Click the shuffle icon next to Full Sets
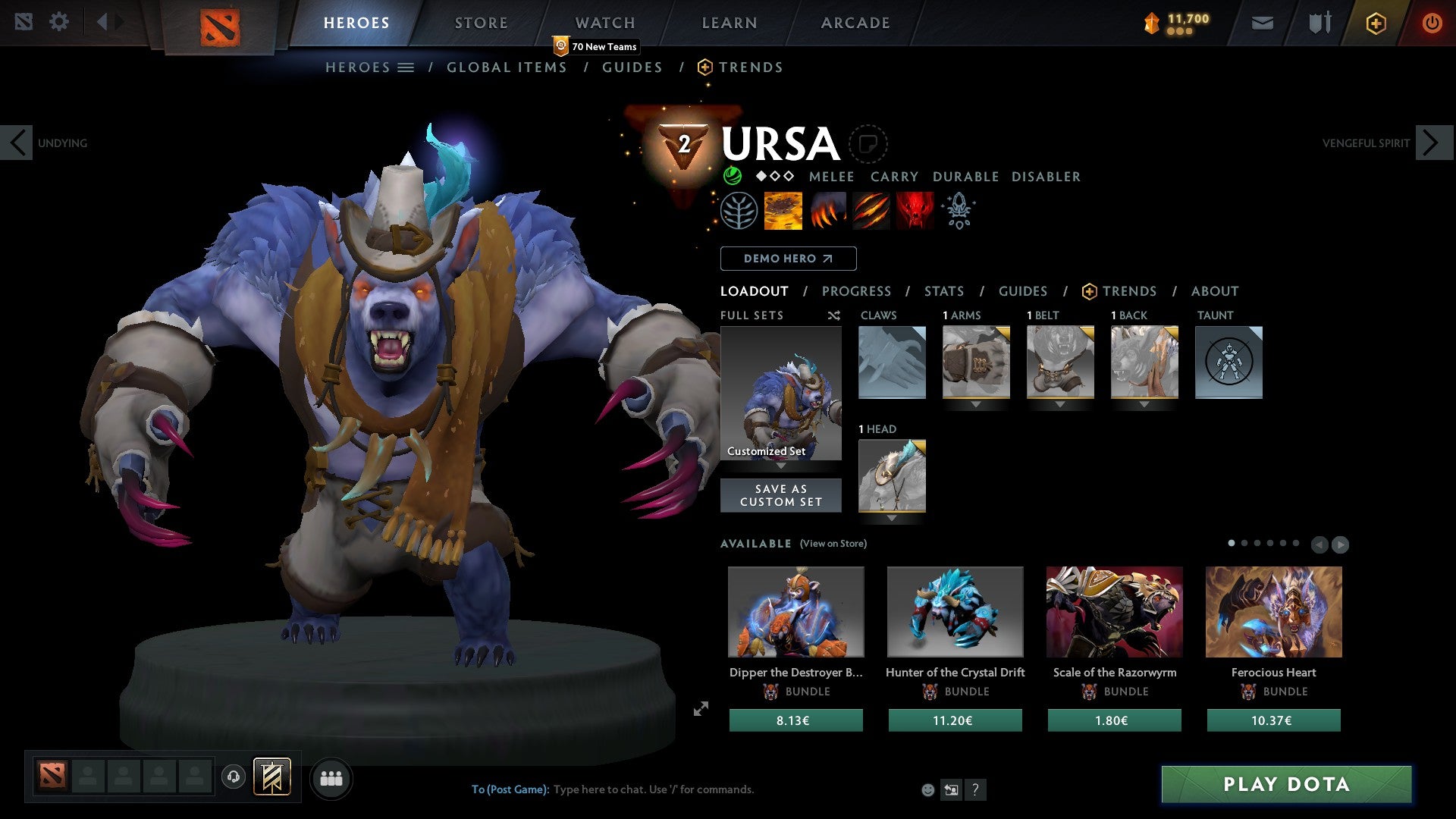 [834, 315]
